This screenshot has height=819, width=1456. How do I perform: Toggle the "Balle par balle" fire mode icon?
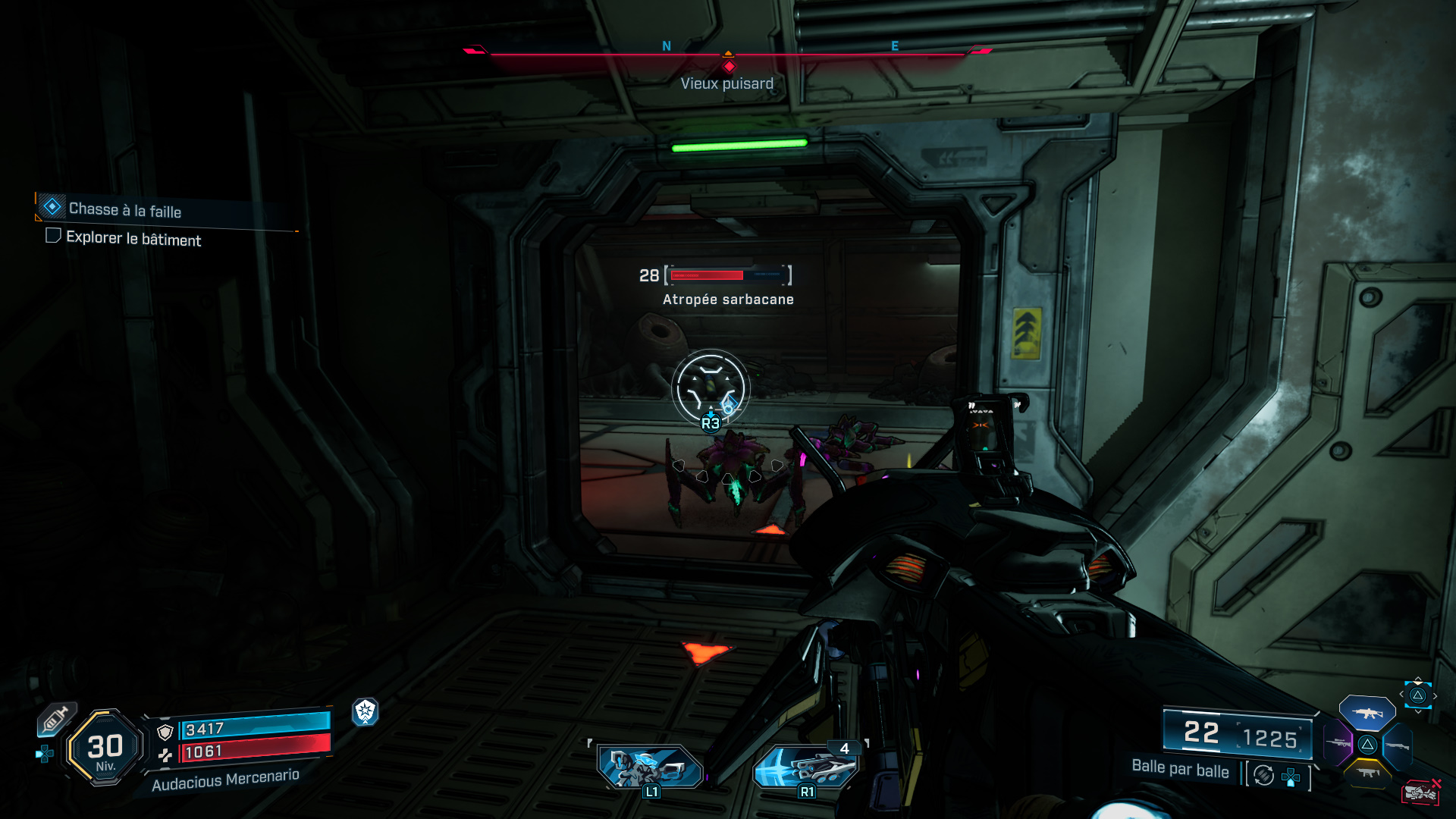pos(1263,775)
